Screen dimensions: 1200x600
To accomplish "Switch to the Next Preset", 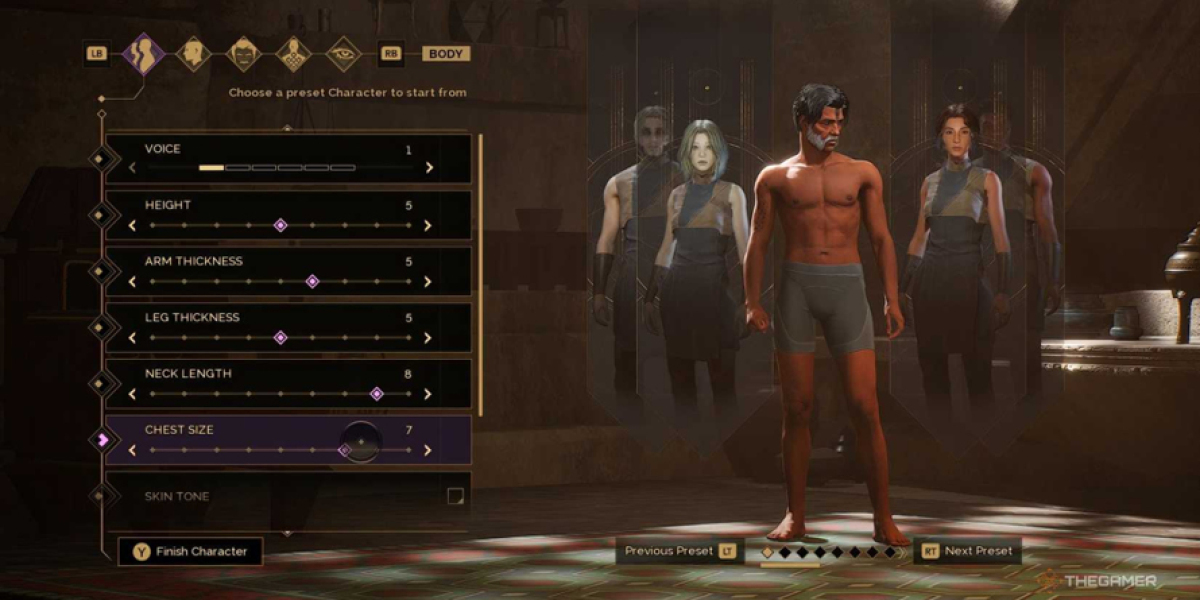I will pyautogui.click(x=967, y=551).
